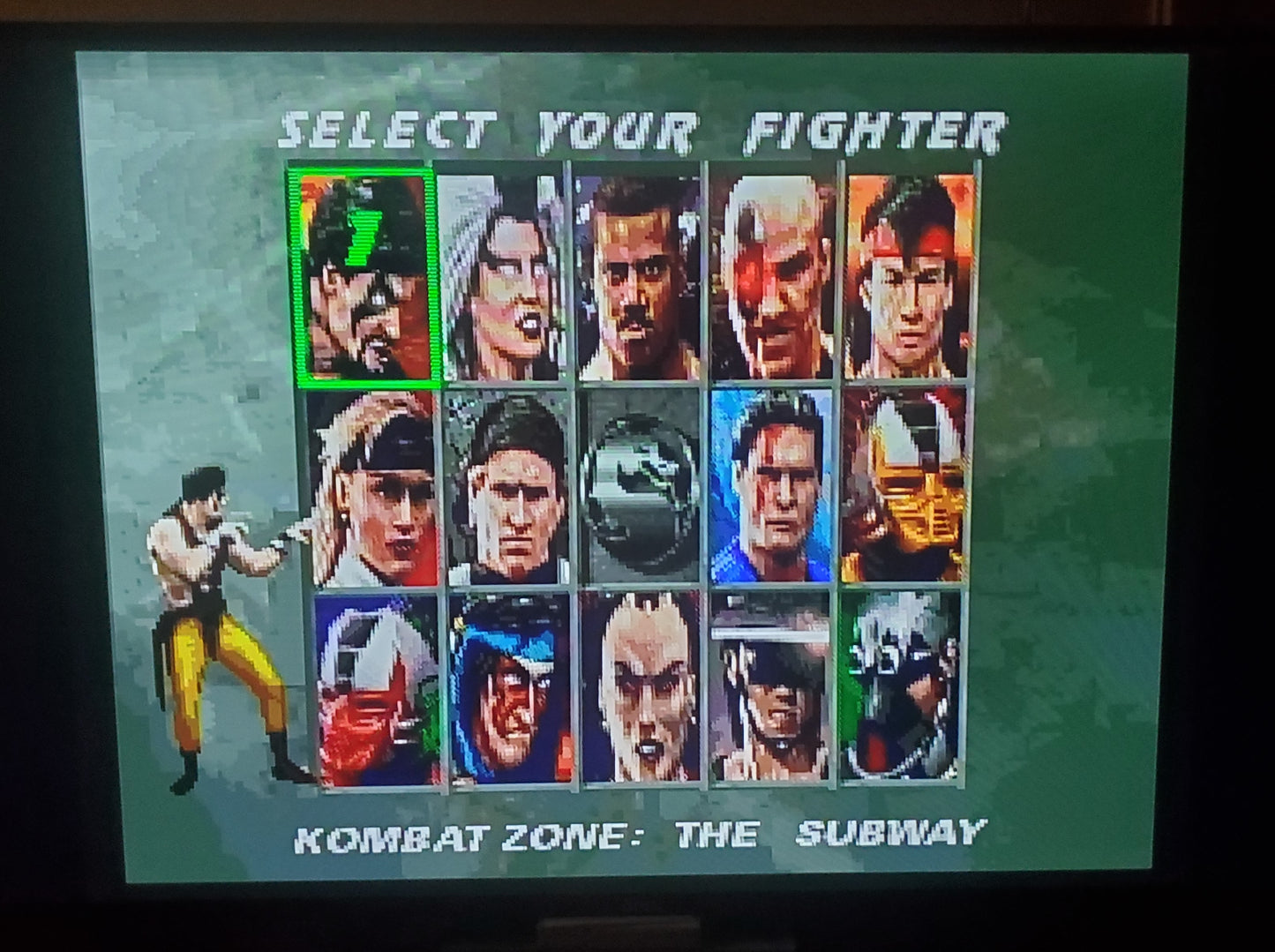This screenshot has width=1275, height=952.
Task: Select Sindel's portrait in the top row
Action: tap(503, 274)
